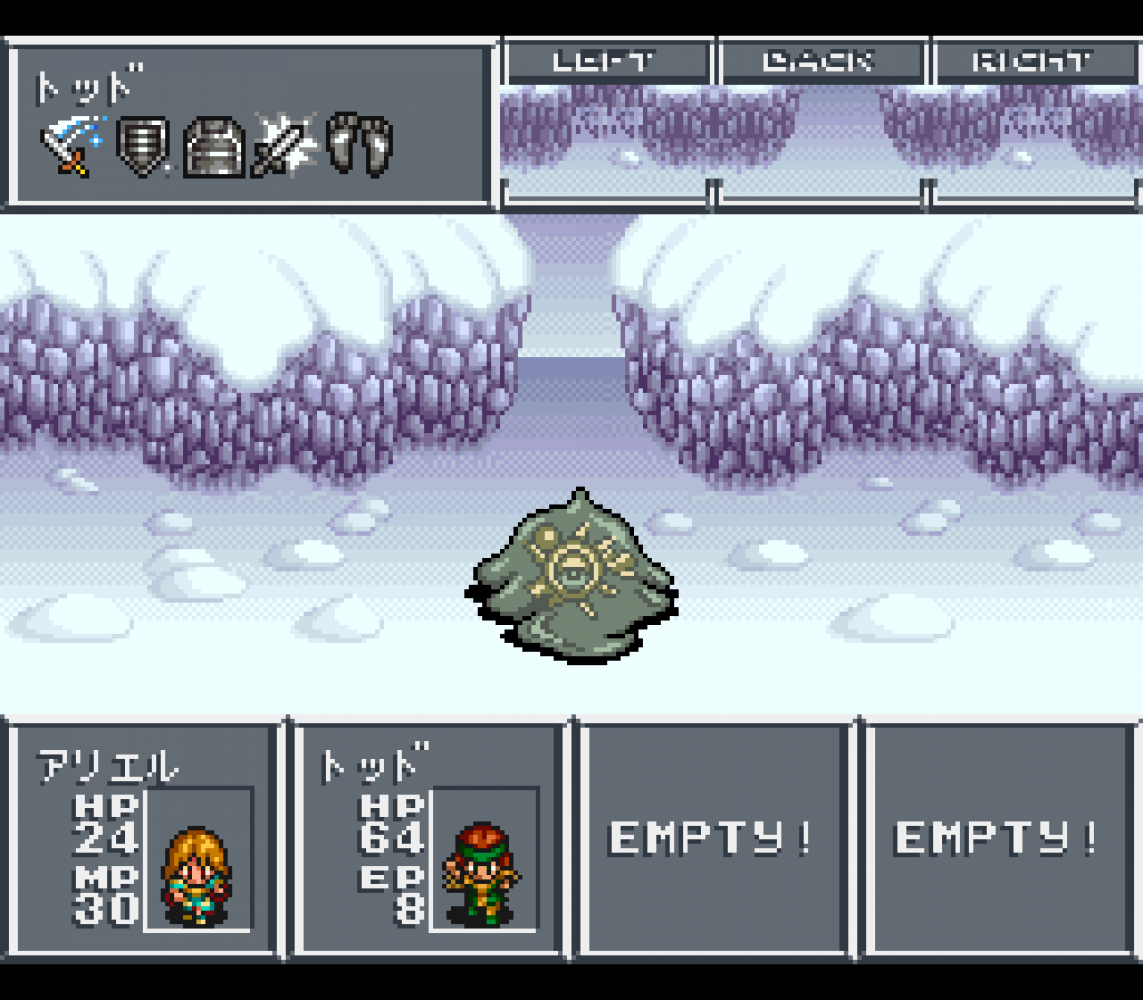Choose the footprints flee command
Screen dimensions: 1143x1000
tap(359, 146)
